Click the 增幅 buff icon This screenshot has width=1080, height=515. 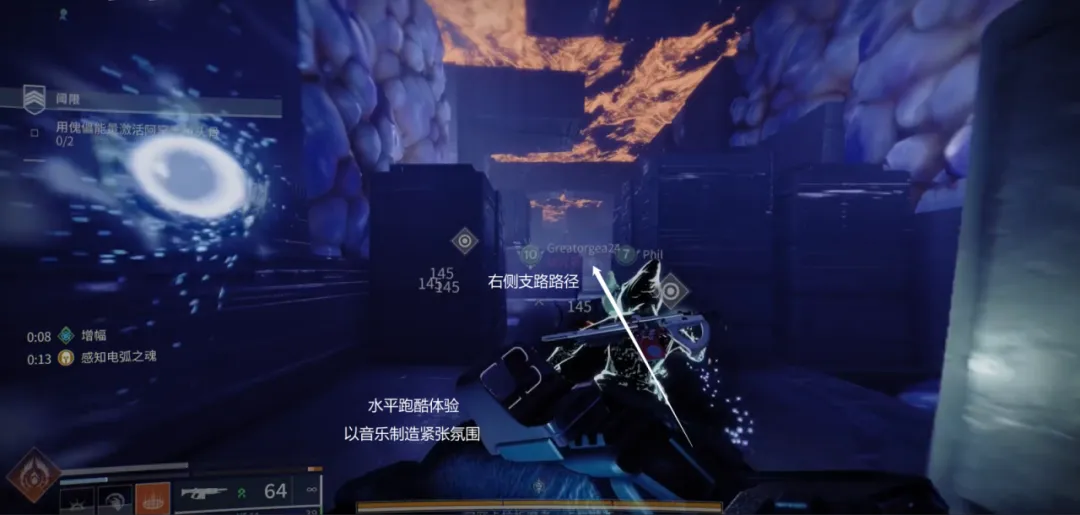(66, 336)
